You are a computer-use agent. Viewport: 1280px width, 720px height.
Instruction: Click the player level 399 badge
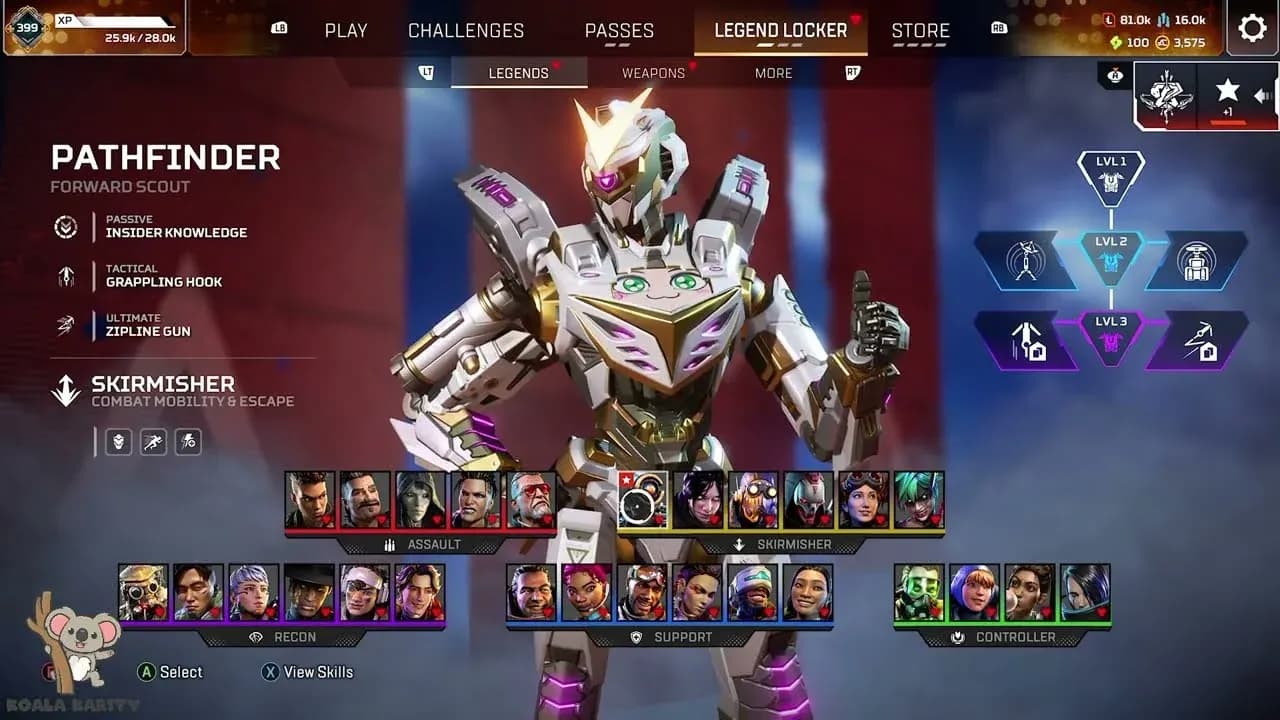26,27
